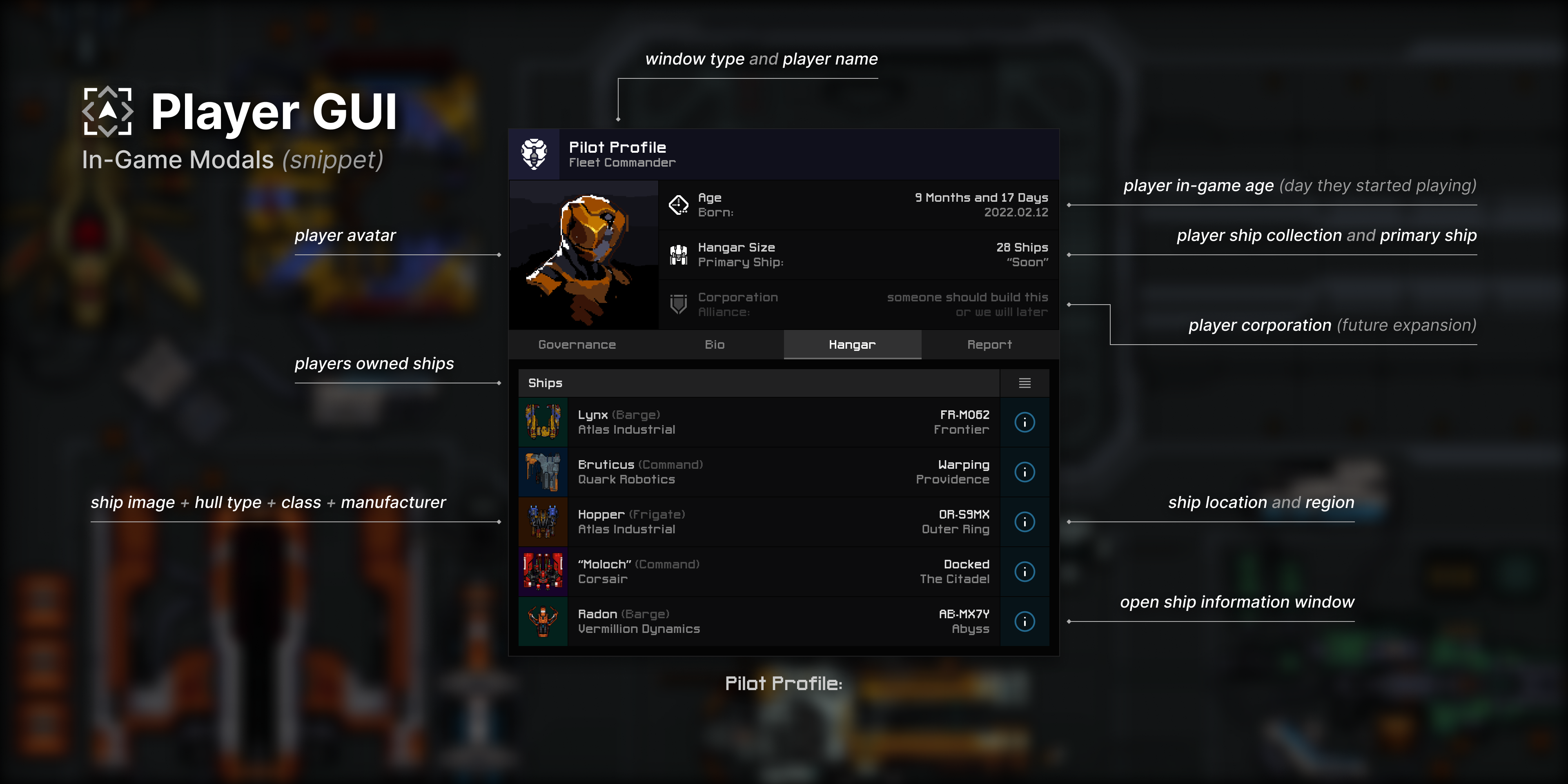Open ship information for the Lynx barge

point(1025,422)
